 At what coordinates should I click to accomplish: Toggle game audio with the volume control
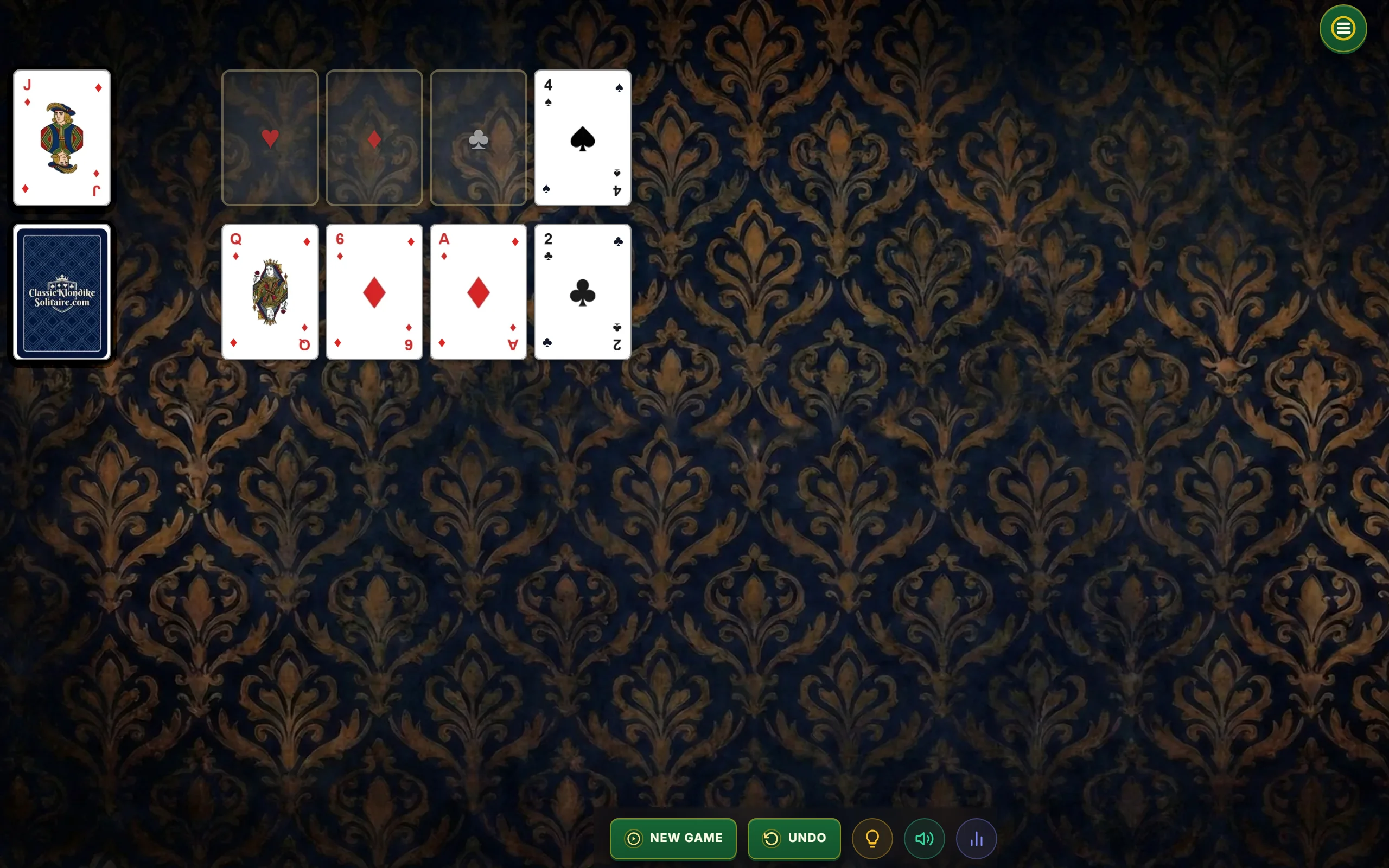923,838
